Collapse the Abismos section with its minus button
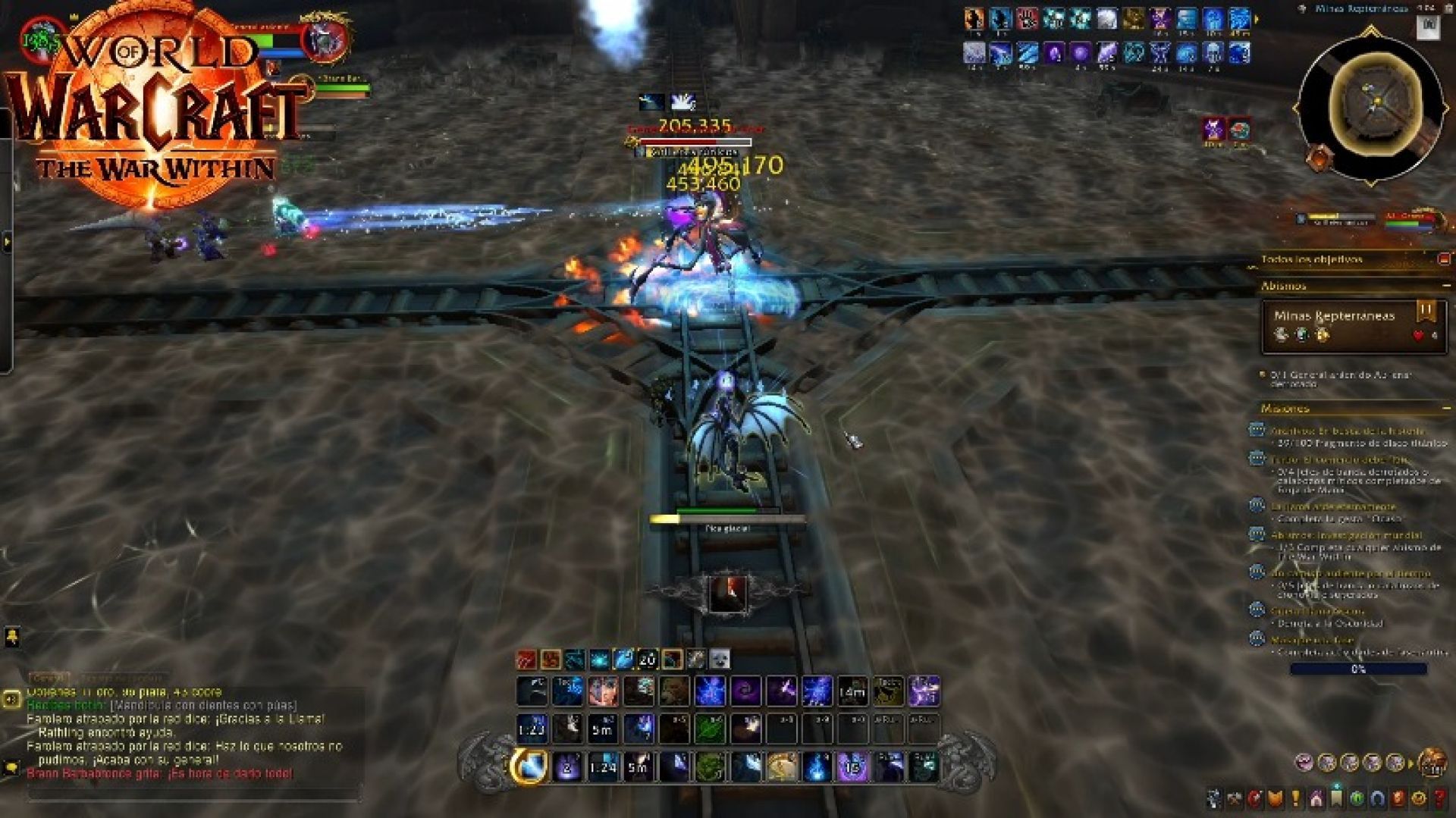Image resolution: width=1456 pixels, height=818 pixels. click(x=1445, y=285)
